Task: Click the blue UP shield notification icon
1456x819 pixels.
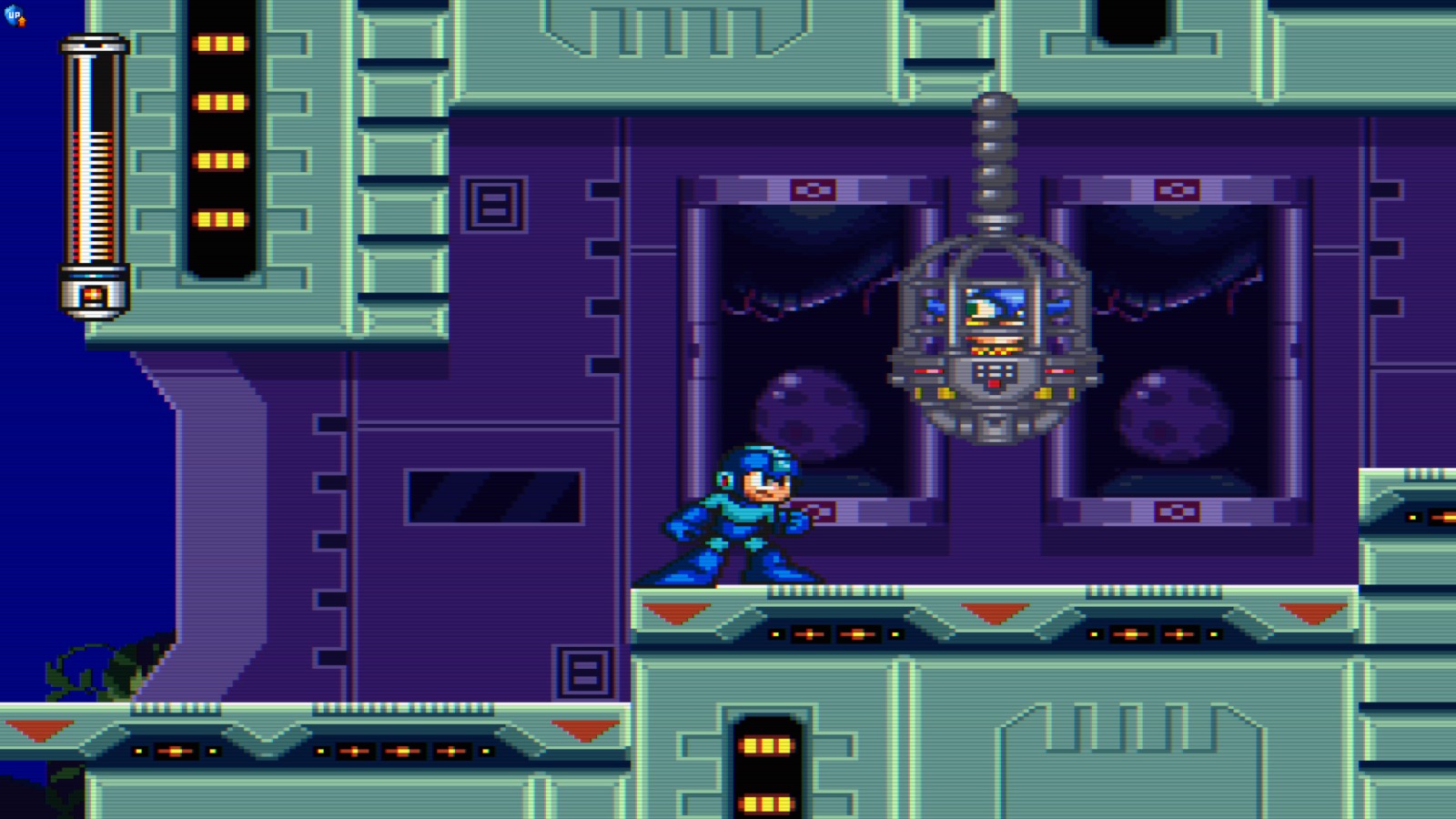Action: click(13, 15)
